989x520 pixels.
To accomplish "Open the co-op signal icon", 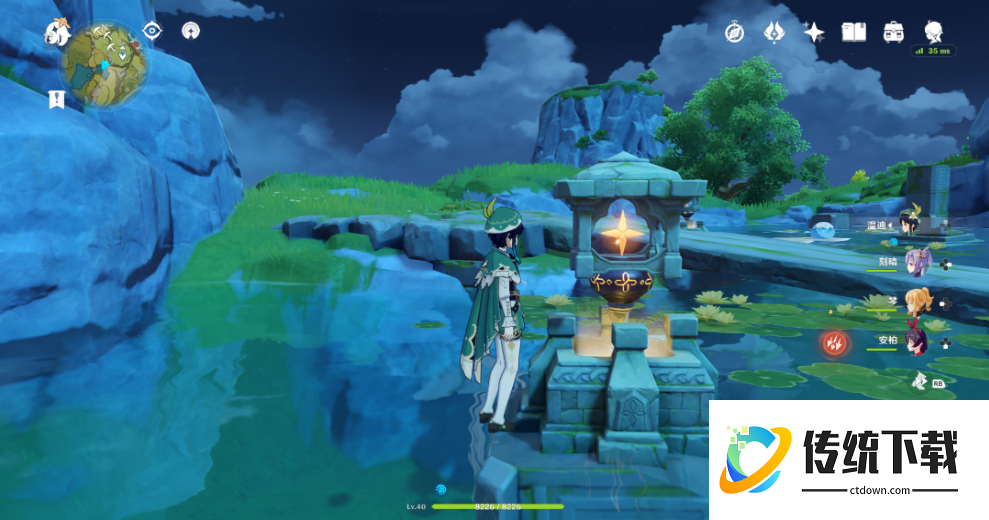I will [190, 30].
